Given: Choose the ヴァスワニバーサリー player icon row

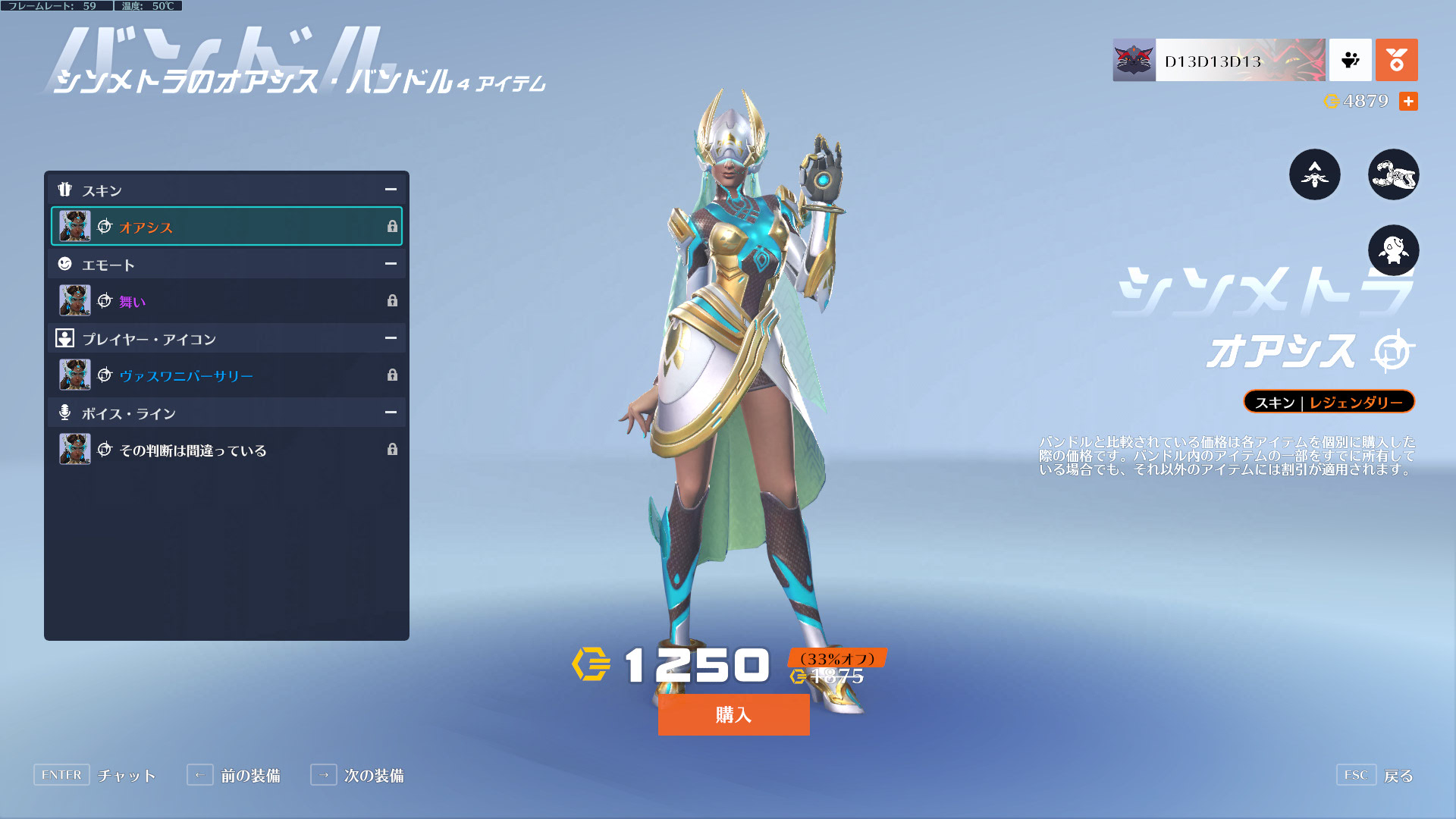Looking at the screenshot, I should click(226, 375).
